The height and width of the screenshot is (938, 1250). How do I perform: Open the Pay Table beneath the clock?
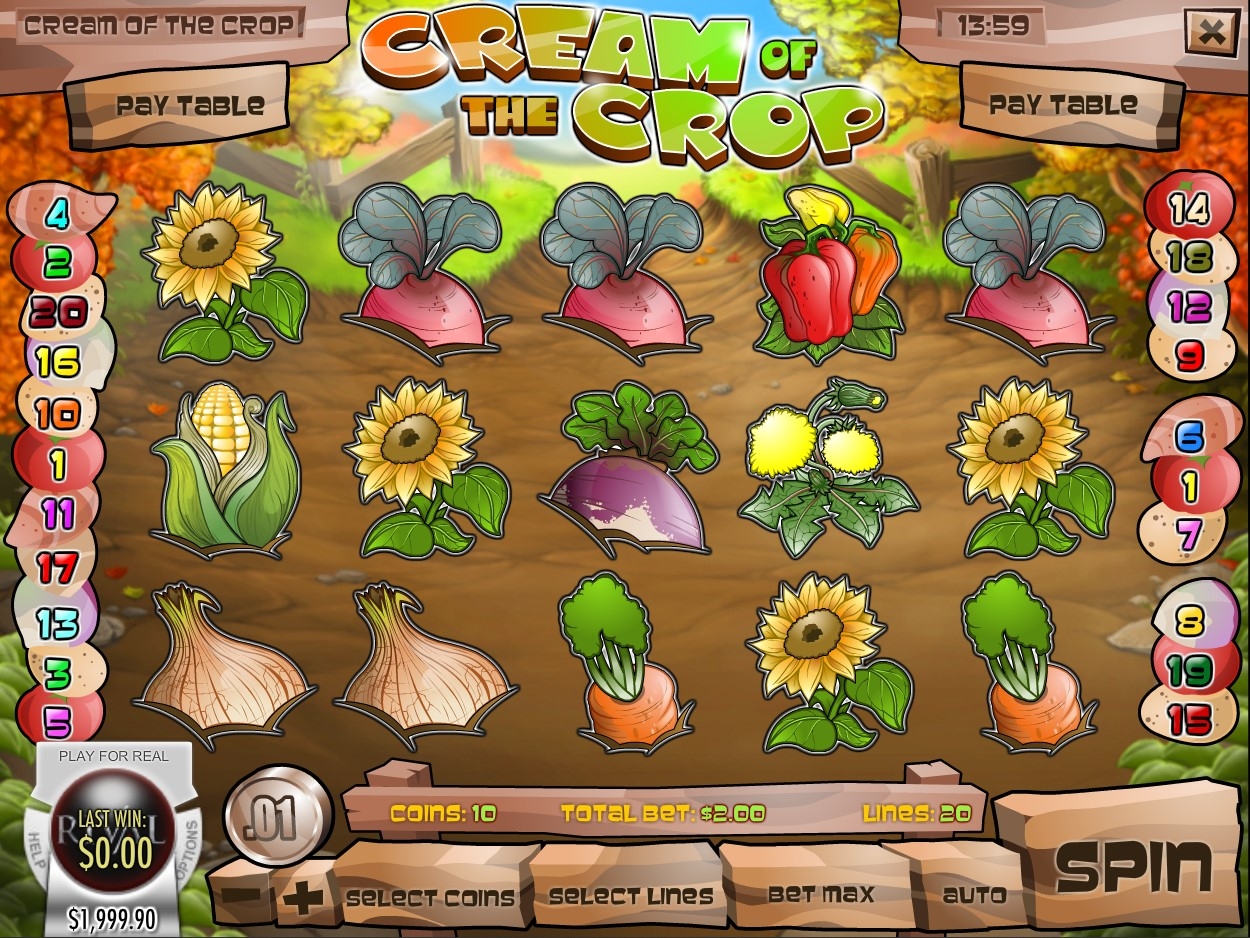pos(1063,104)
